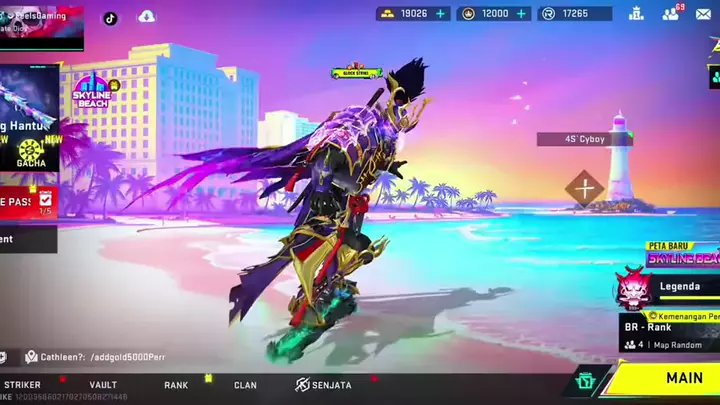Viewport: 720px width, 405px height.
Task: Add more gold using the plus button
Action: pyautogui.click(x=440, y=14)
